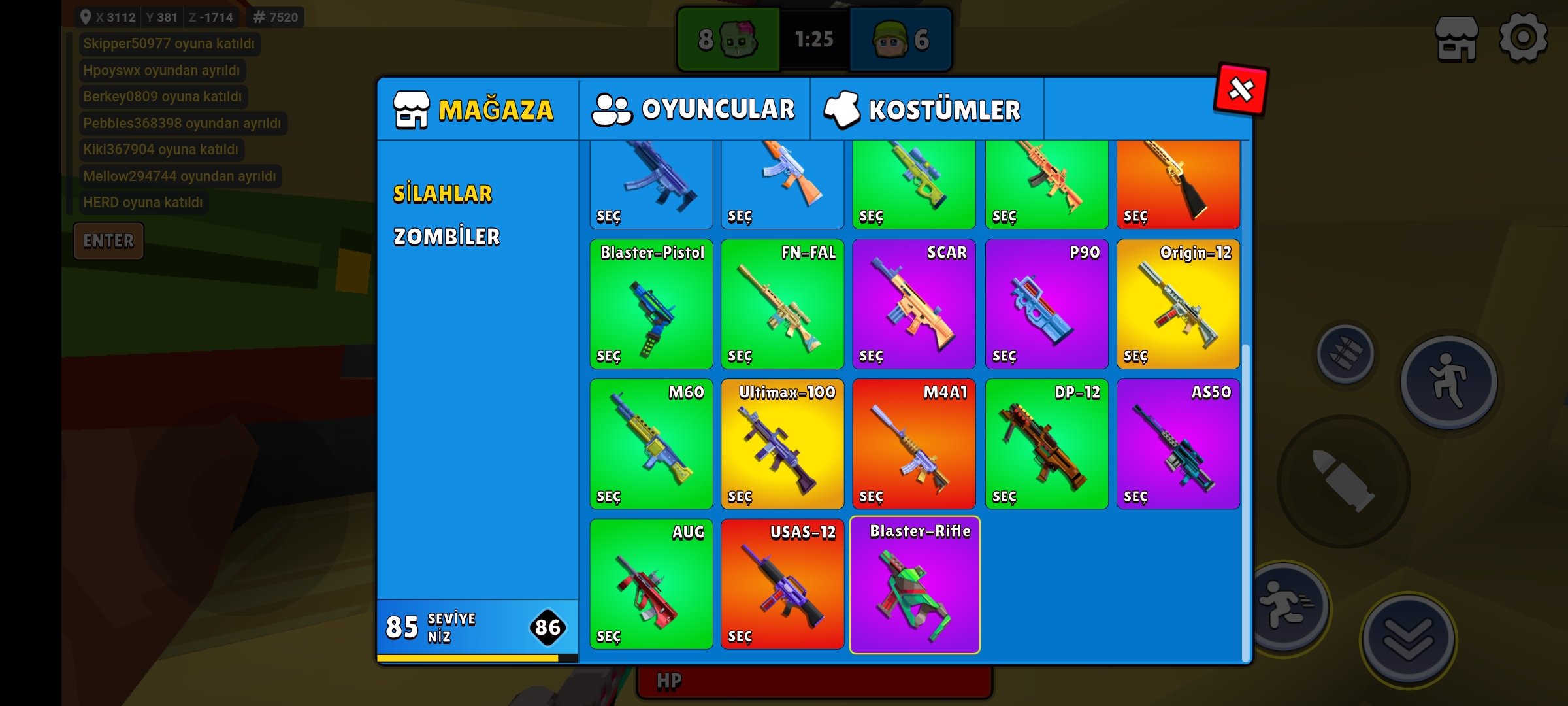The height and width of the screenshot is (706, 1568).
Task: Pick the USAS-12 weapon
Action: click(782, 584)
